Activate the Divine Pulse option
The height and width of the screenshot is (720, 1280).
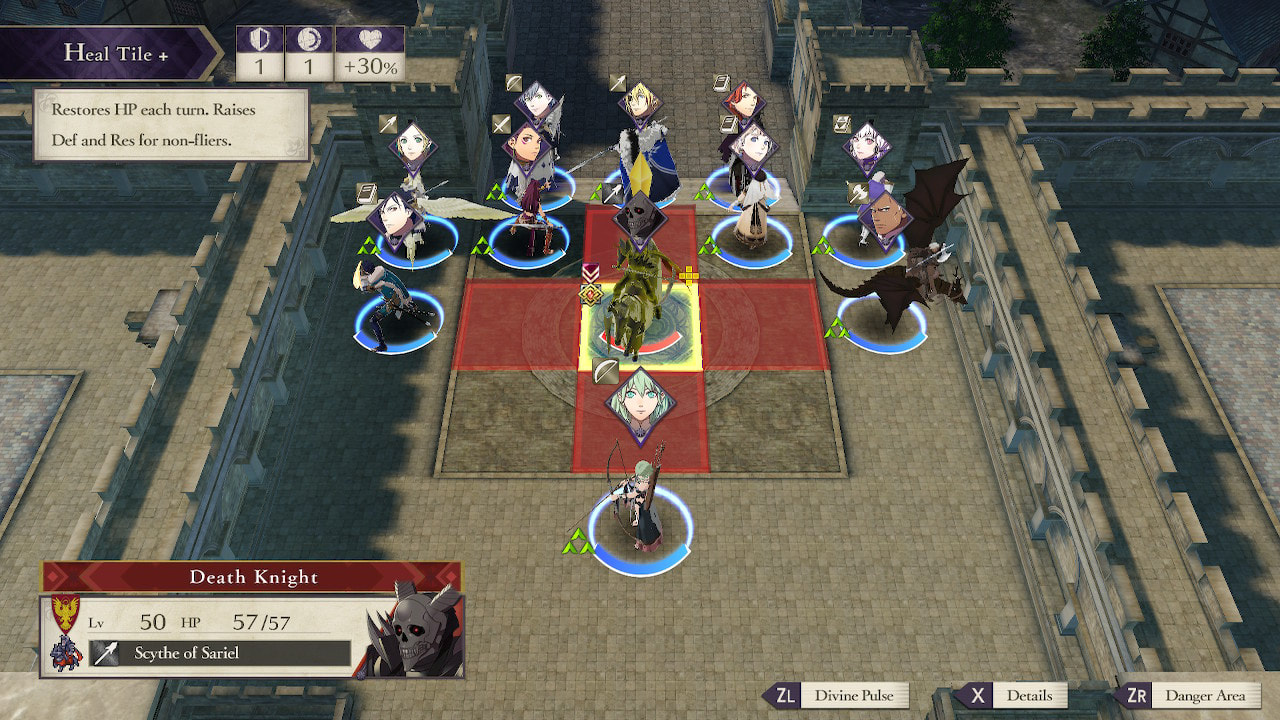click(836, 696)
